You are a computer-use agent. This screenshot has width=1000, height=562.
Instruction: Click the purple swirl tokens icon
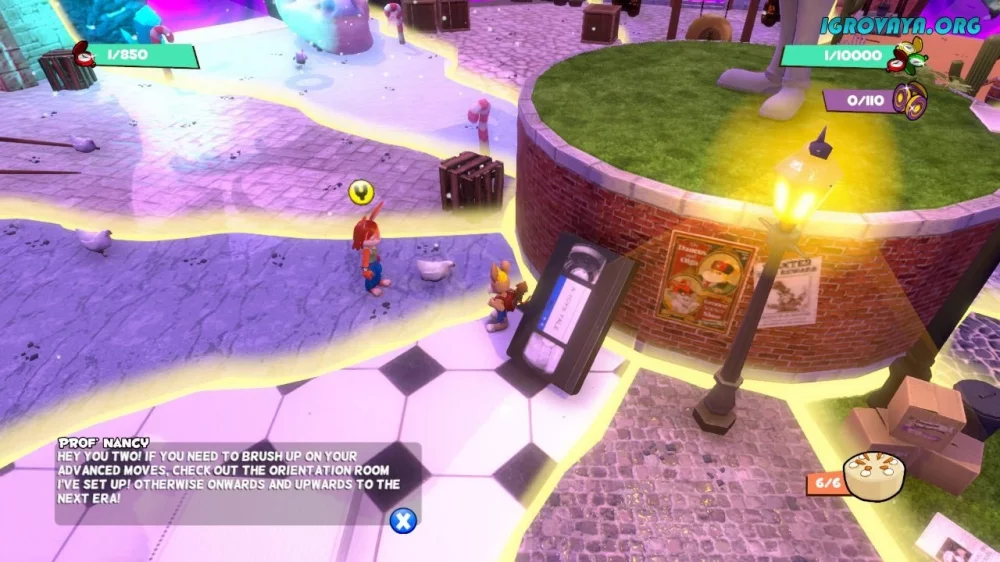(910, 99)
